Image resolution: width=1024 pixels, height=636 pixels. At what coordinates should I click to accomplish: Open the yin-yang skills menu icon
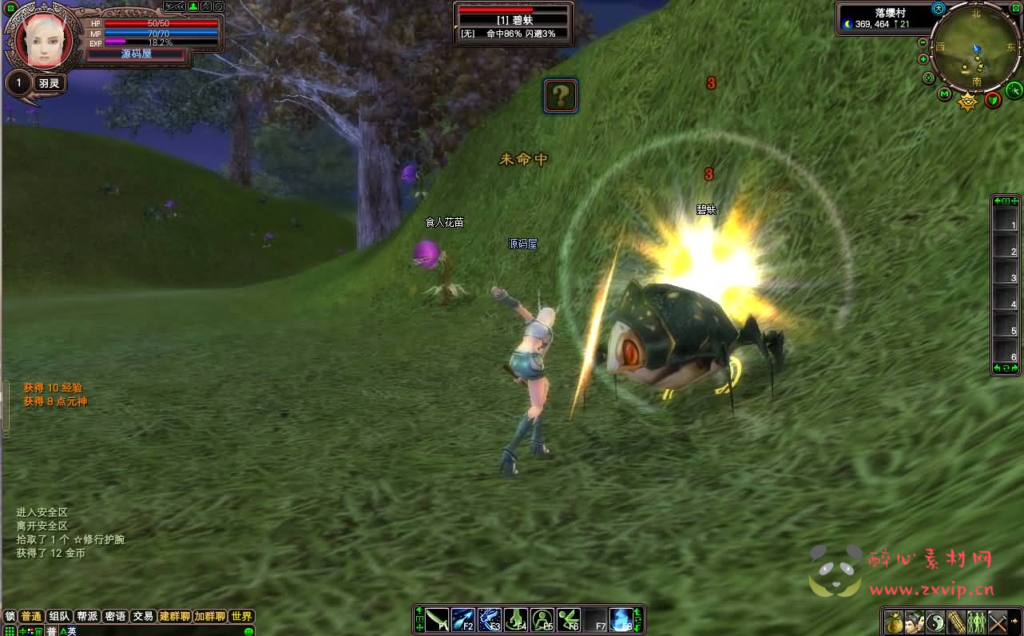[936, 621]
